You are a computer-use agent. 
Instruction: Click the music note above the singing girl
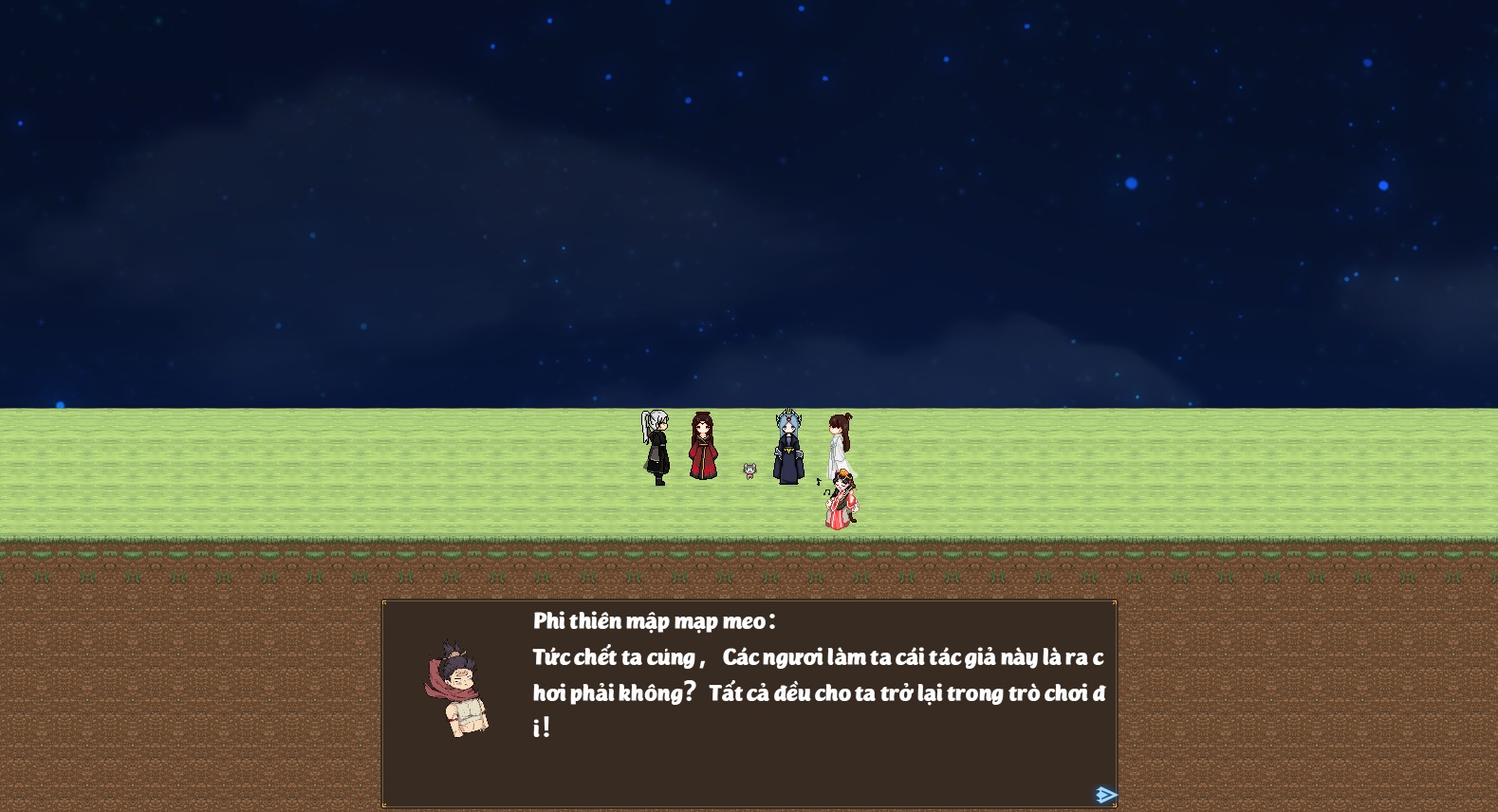tap(818, 482)
